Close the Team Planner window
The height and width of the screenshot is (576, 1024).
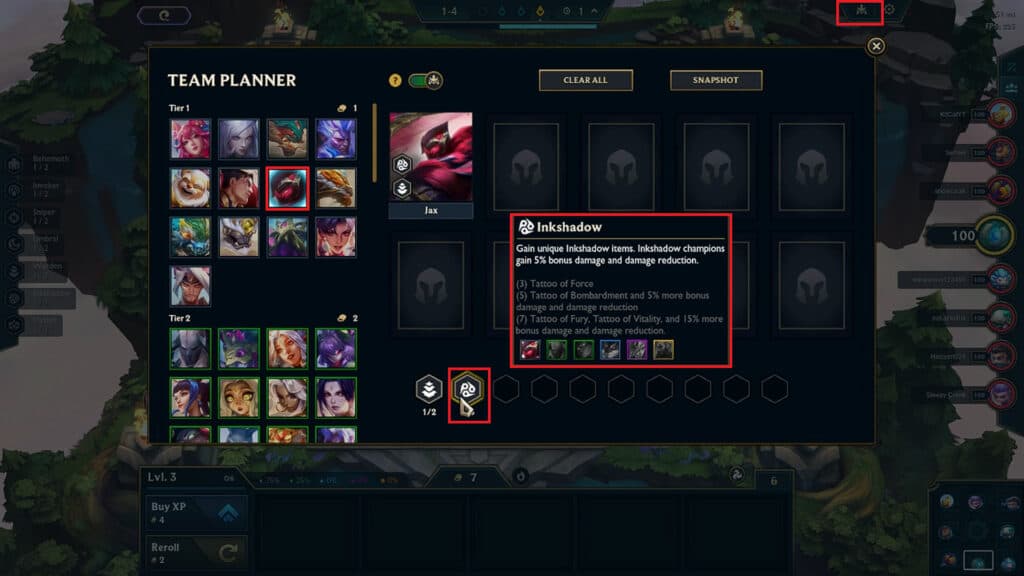tap(876, 46)
